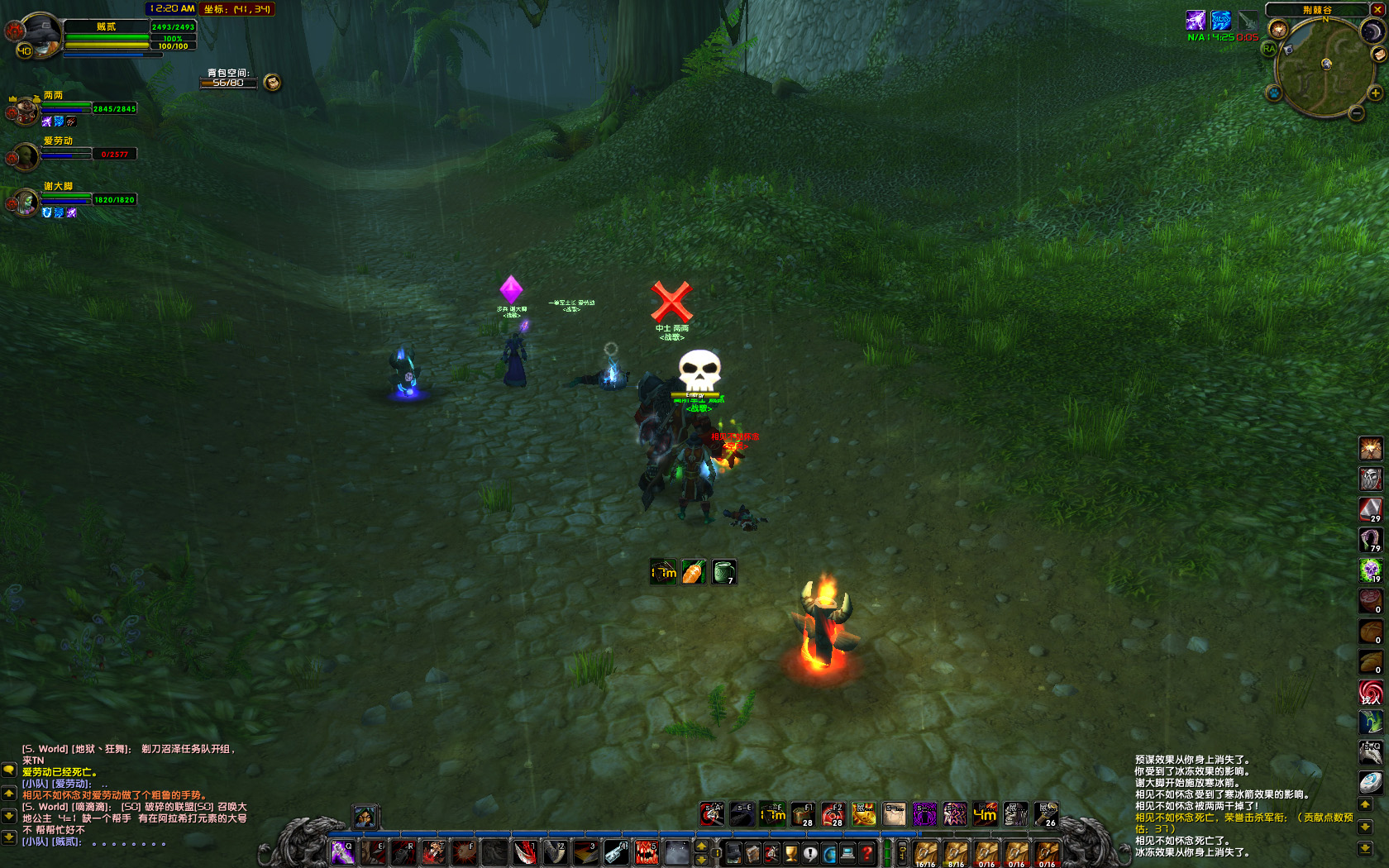1389x868 pixels.
Task: Click the RA round button beside minimap
Action: tap(1269, 49)
